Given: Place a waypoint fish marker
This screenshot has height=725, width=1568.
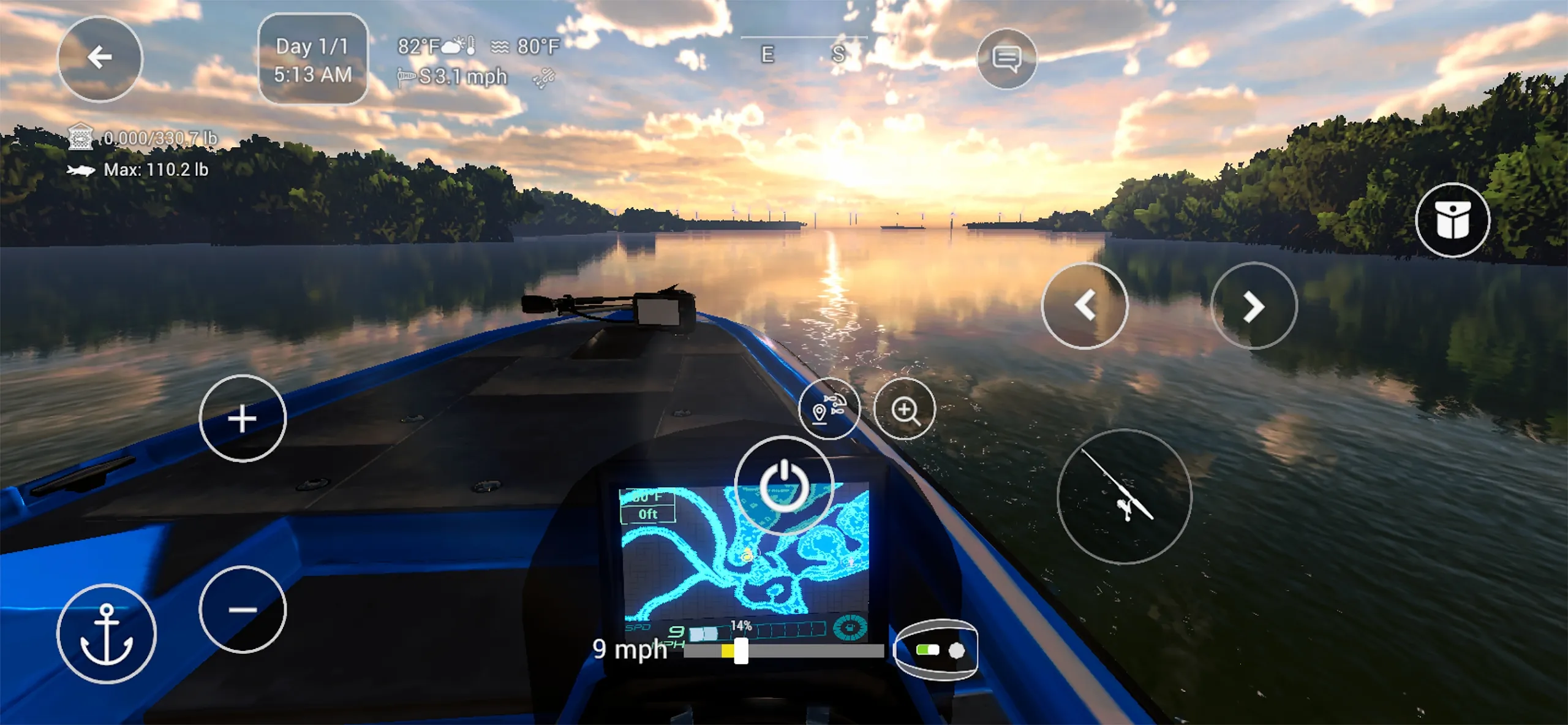Looking at the screenshot, I should [x=830, y=408].
